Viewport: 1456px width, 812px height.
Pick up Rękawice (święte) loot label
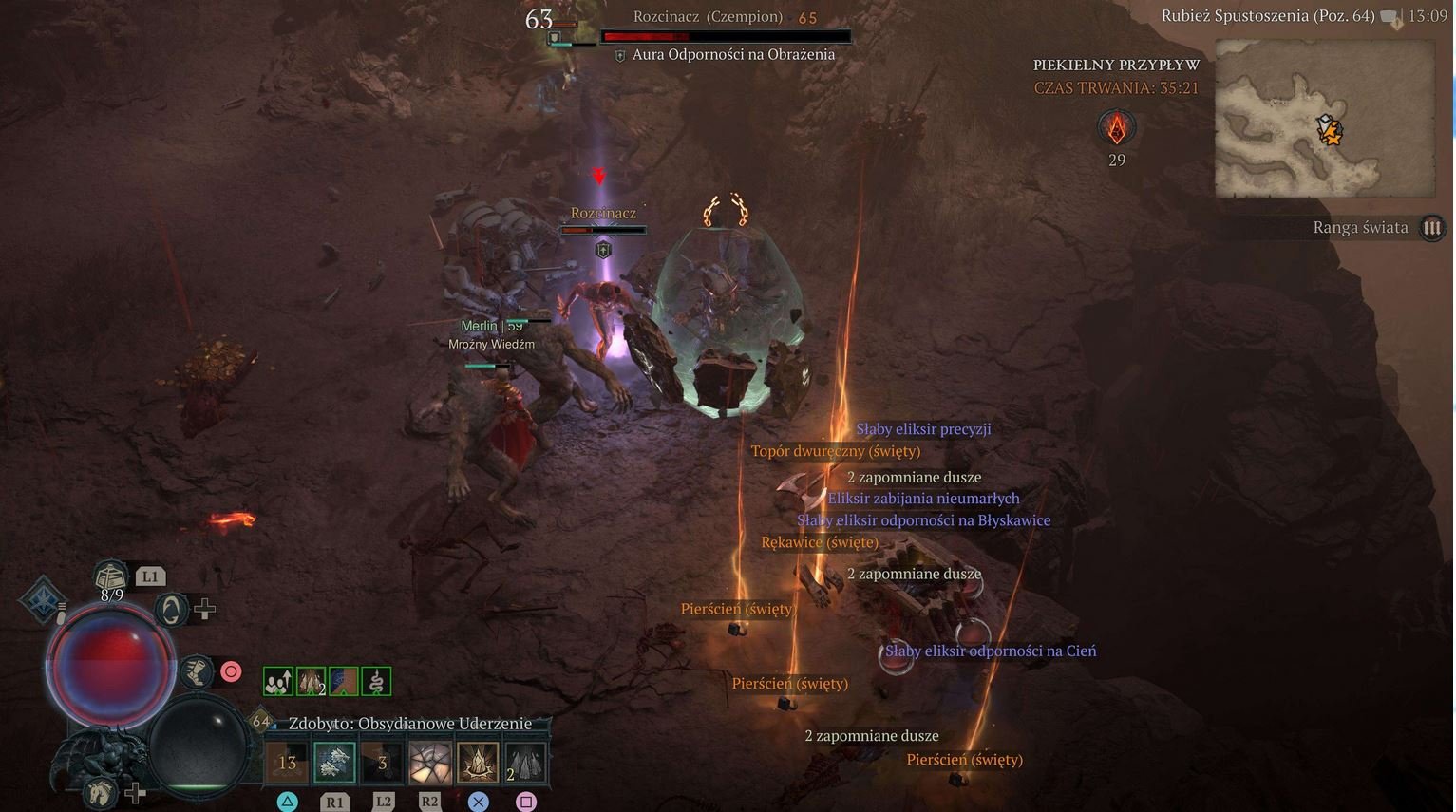[x=820, y=542]
